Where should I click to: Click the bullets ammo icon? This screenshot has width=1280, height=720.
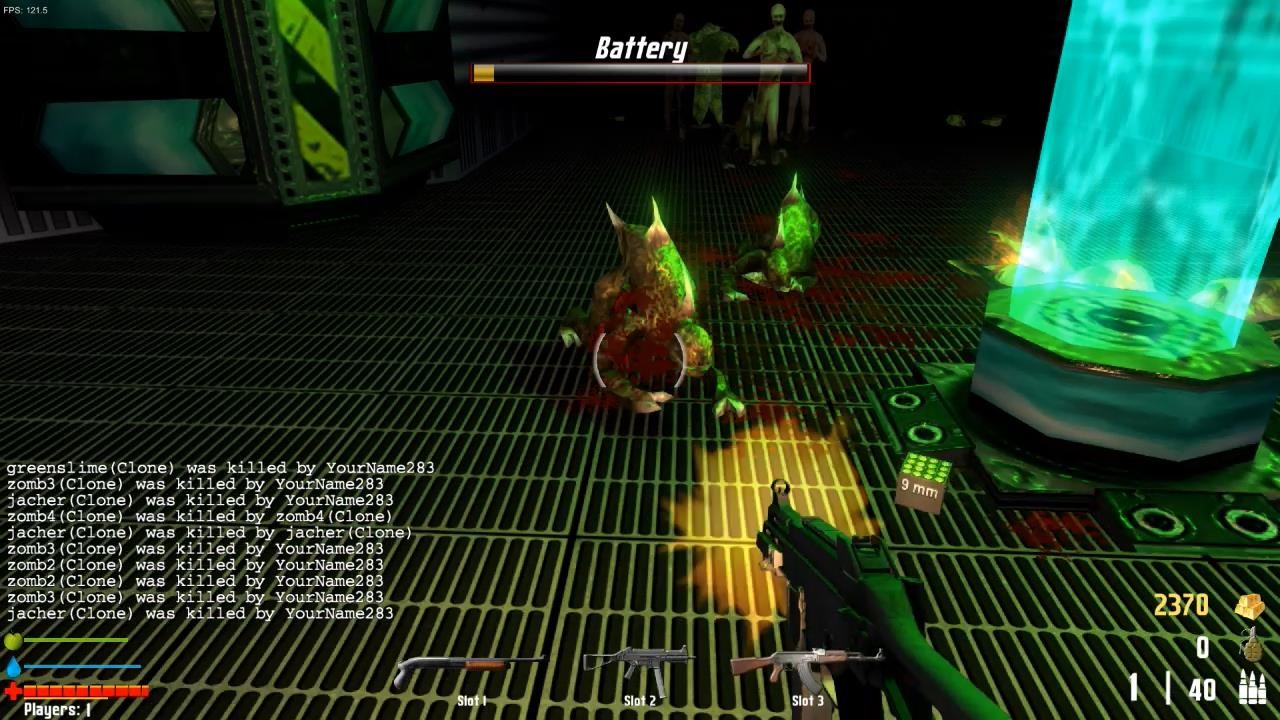pos(1251,688)
